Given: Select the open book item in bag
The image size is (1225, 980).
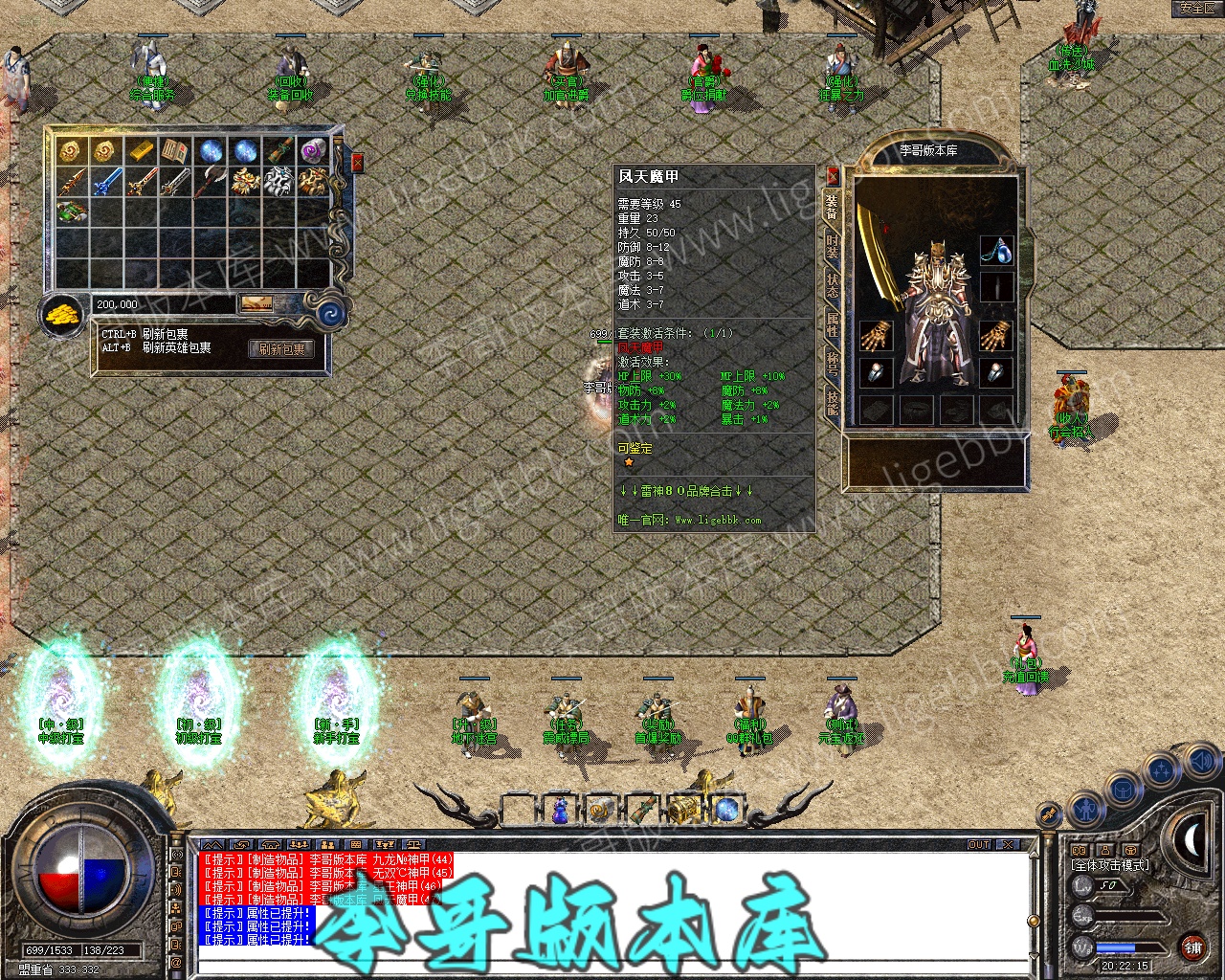Looking at the screenshot, I should point(175,151).
